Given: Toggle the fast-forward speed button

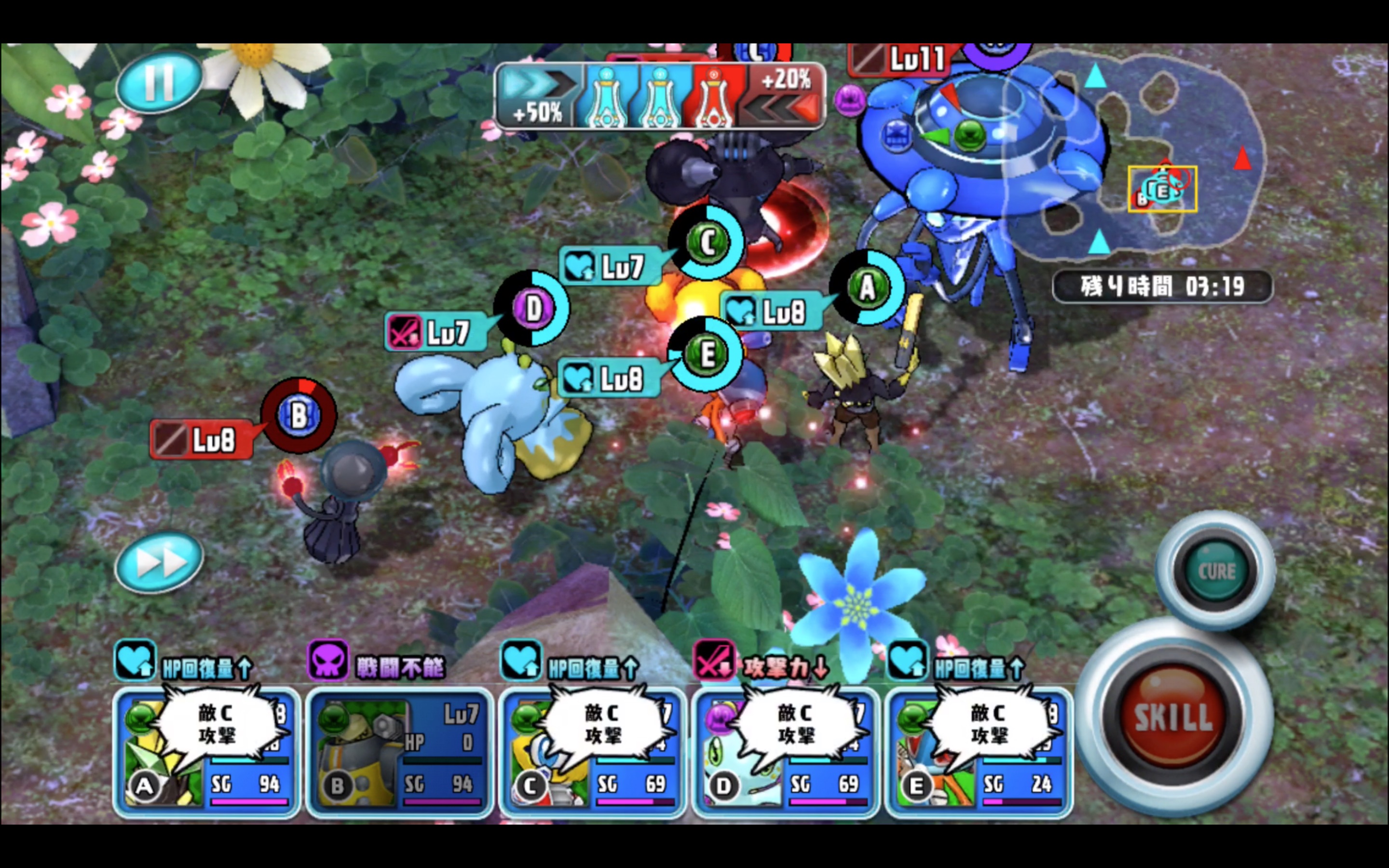Looking at the screenshot, I should (159, 561).
